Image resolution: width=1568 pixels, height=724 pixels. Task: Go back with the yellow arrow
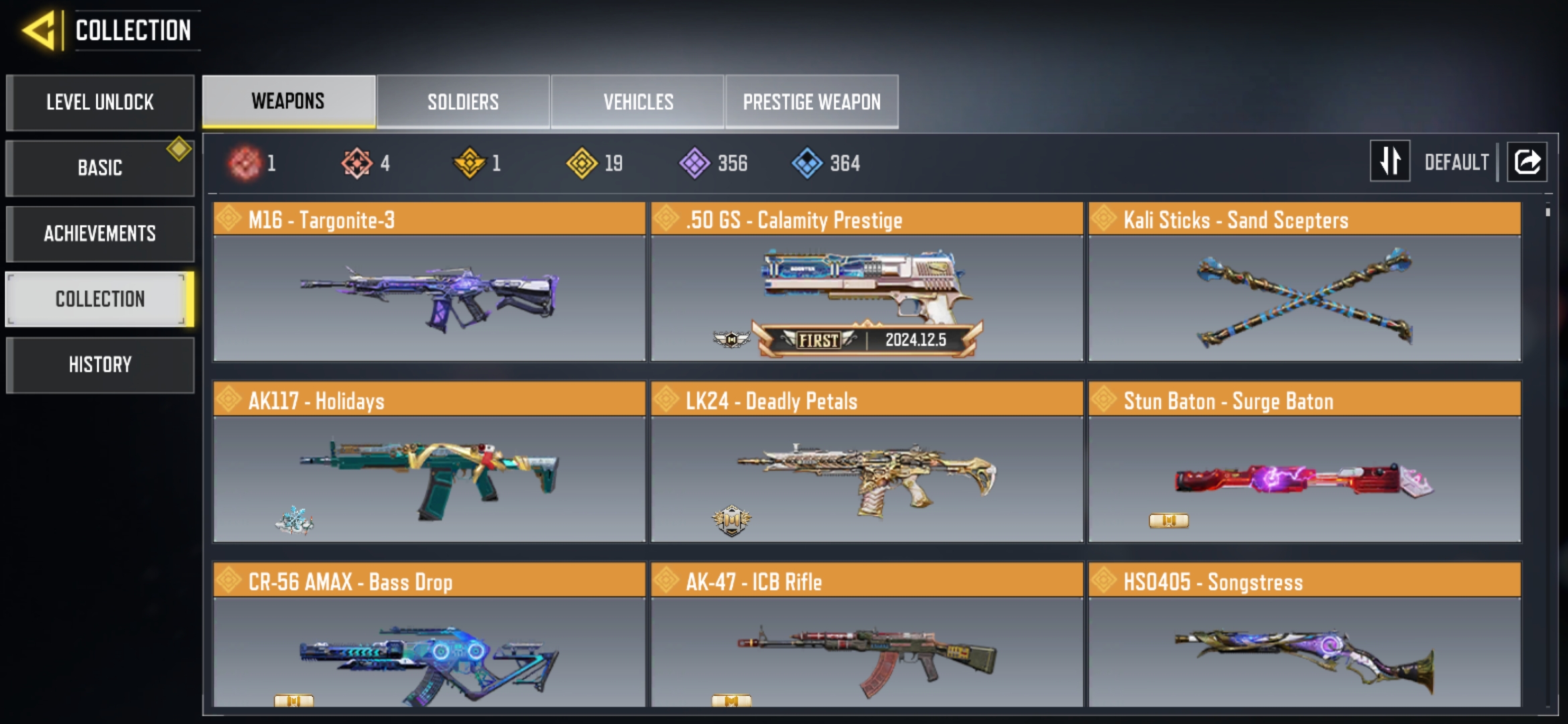click(39, 31)
